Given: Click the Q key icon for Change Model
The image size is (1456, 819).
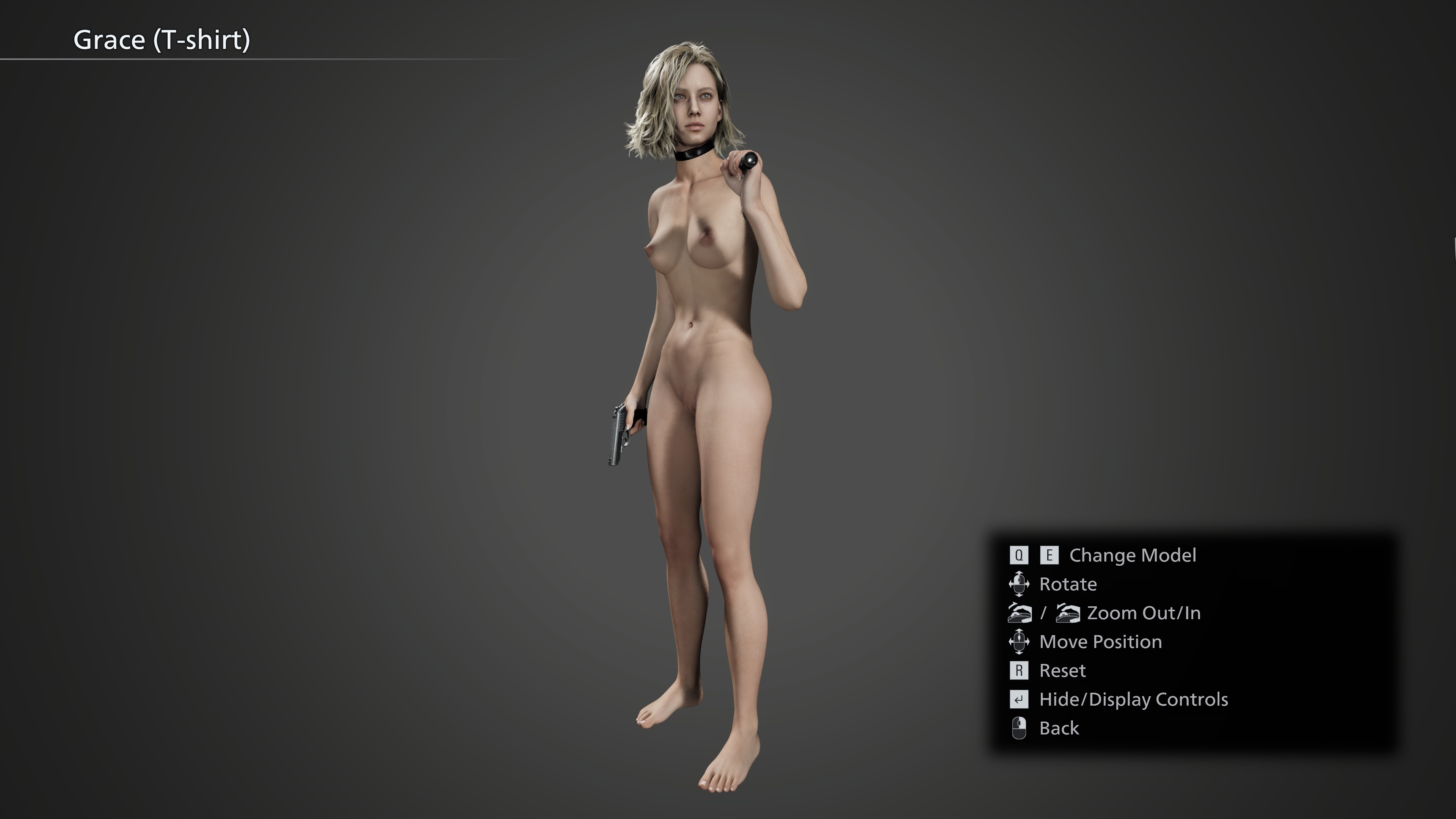Looking at the screenshot, I should (1018, 555).
